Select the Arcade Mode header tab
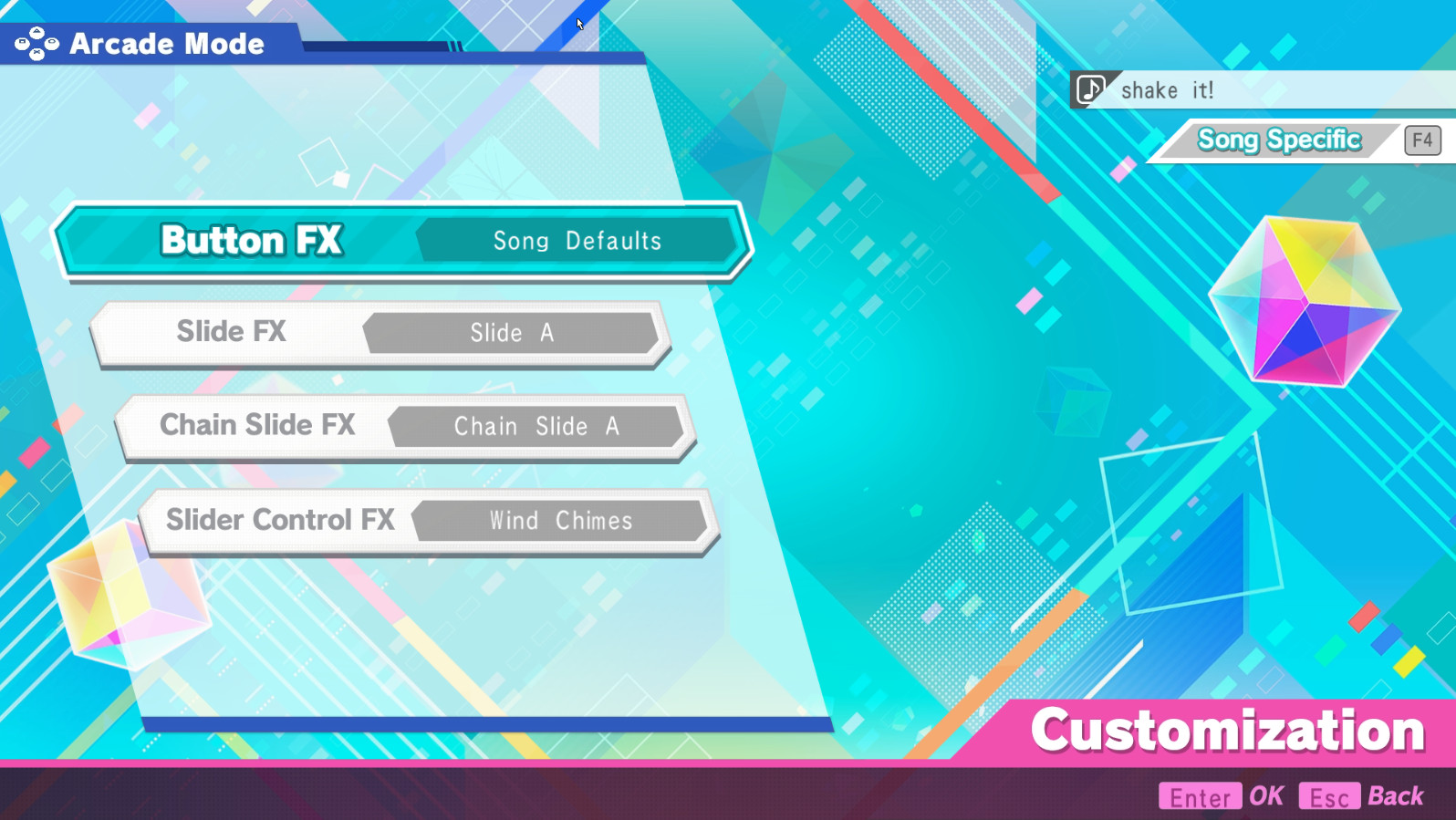 (x=166, y=43)
